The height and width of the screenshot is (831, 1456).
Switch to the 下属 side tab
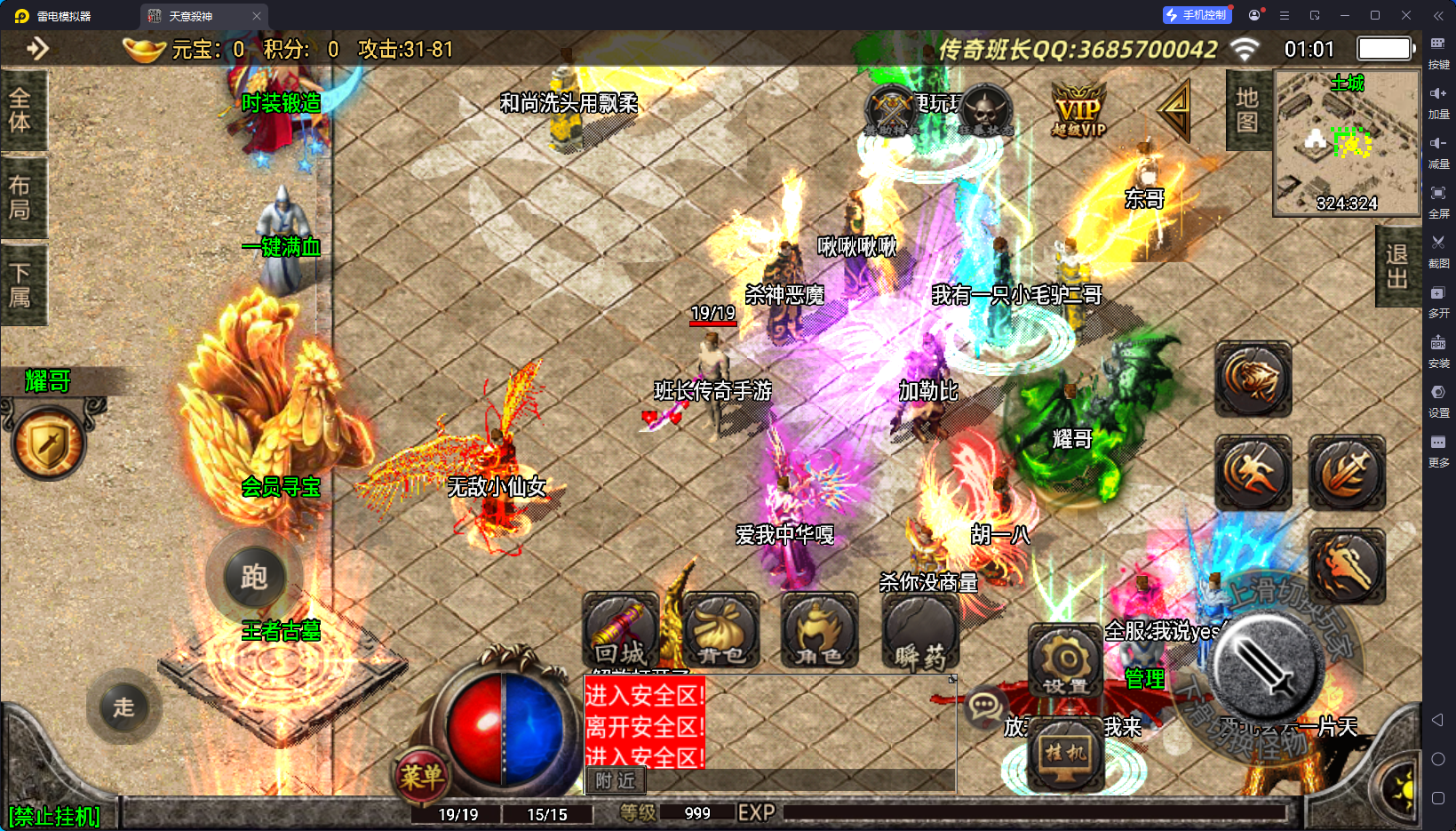pyautogui.click(x=20, y=284)
